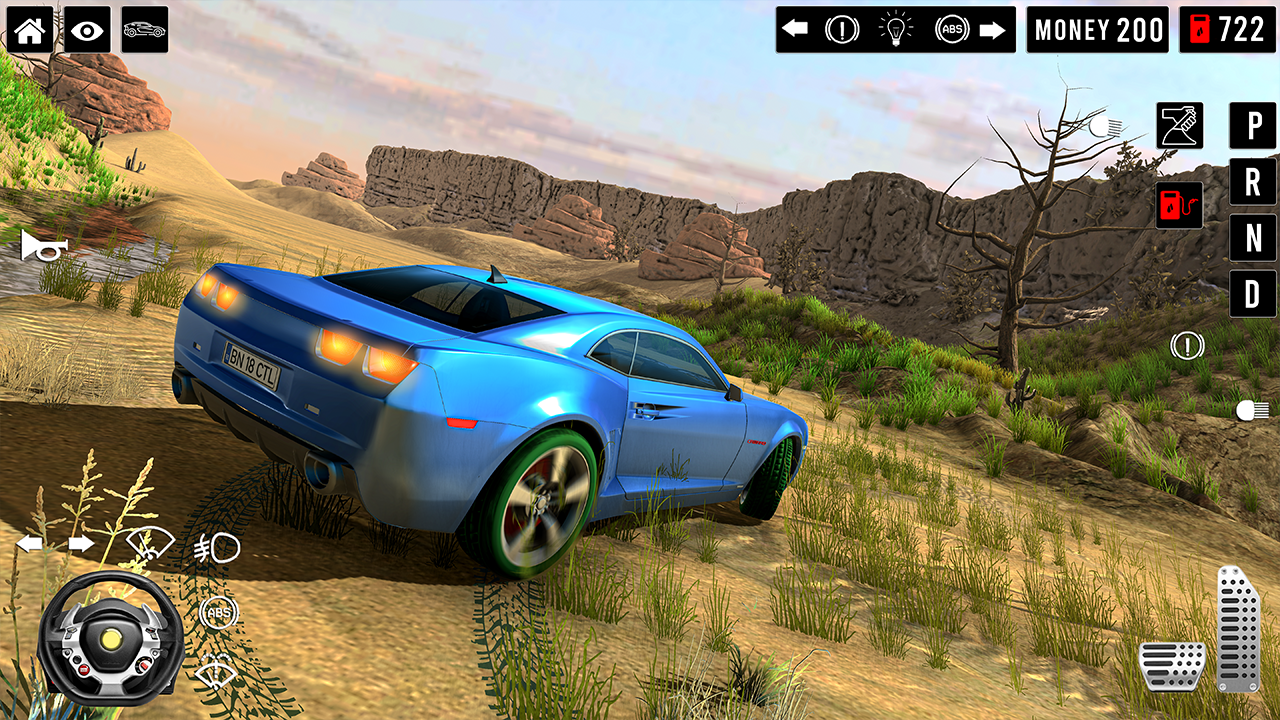Open the car selection icon top-left

coord(147,30)
